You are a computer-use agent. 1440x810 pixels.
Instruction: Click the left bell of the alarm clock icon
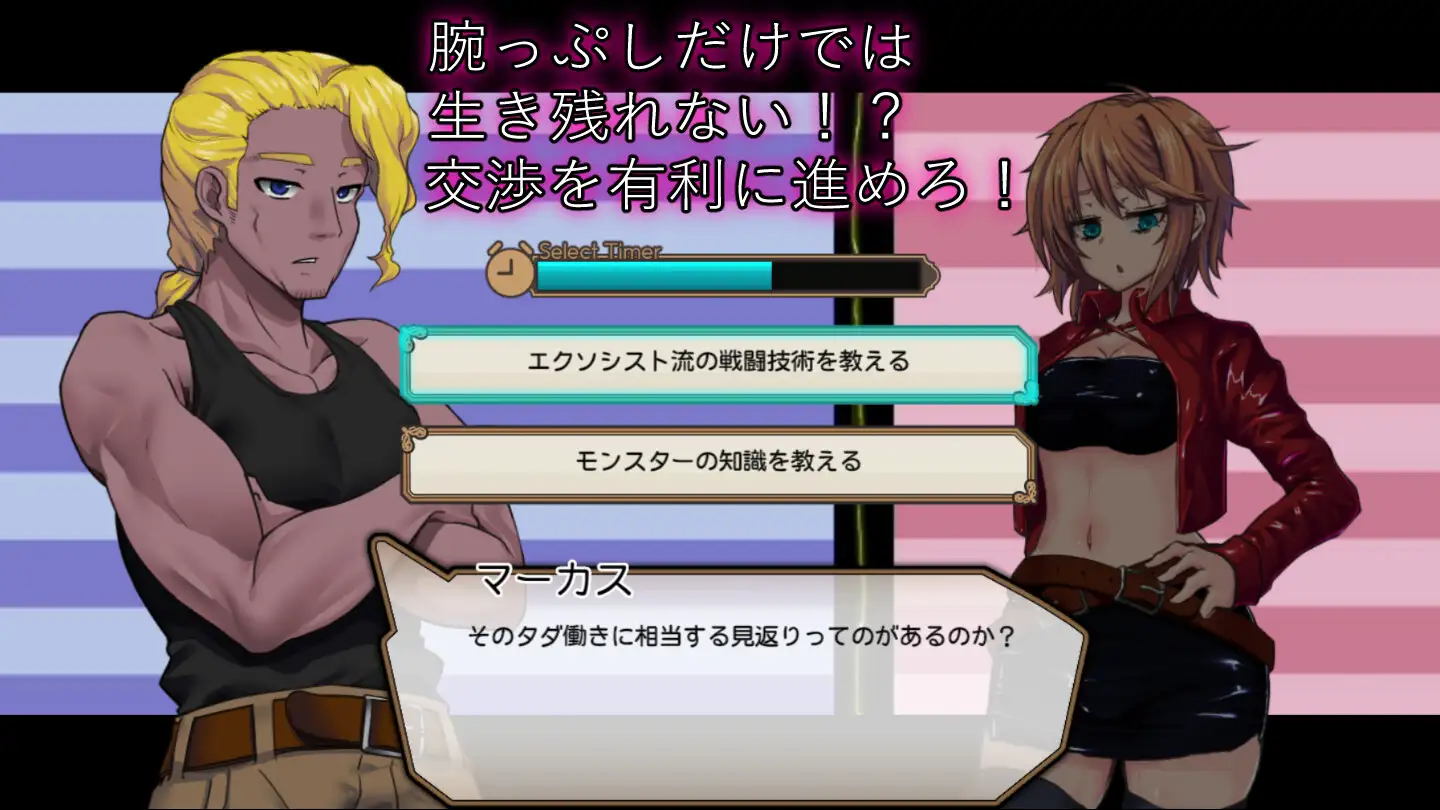click(496, 246)
